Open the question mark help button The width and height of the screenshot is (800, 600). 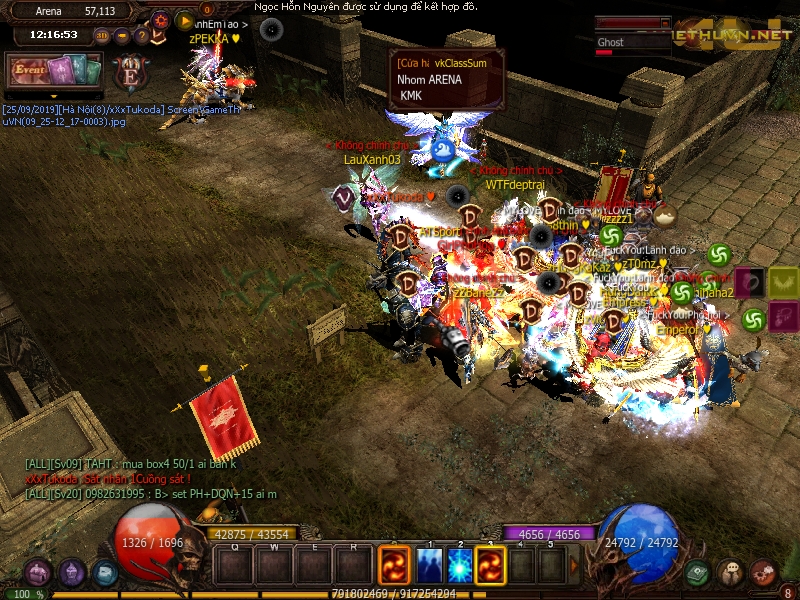click(142, 36)
